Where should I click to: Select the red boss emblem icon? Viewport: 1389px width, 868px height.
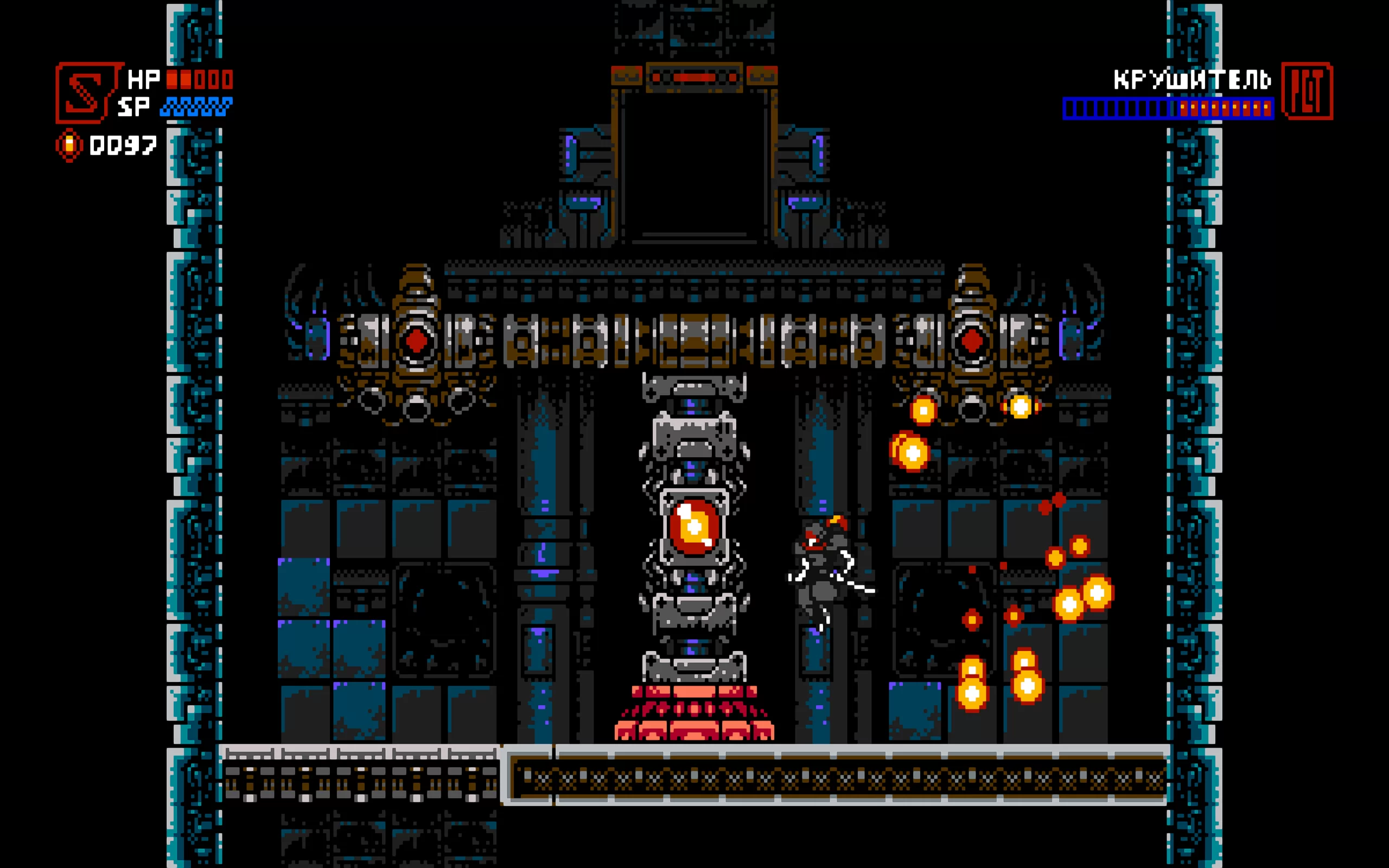[1307, 91]
